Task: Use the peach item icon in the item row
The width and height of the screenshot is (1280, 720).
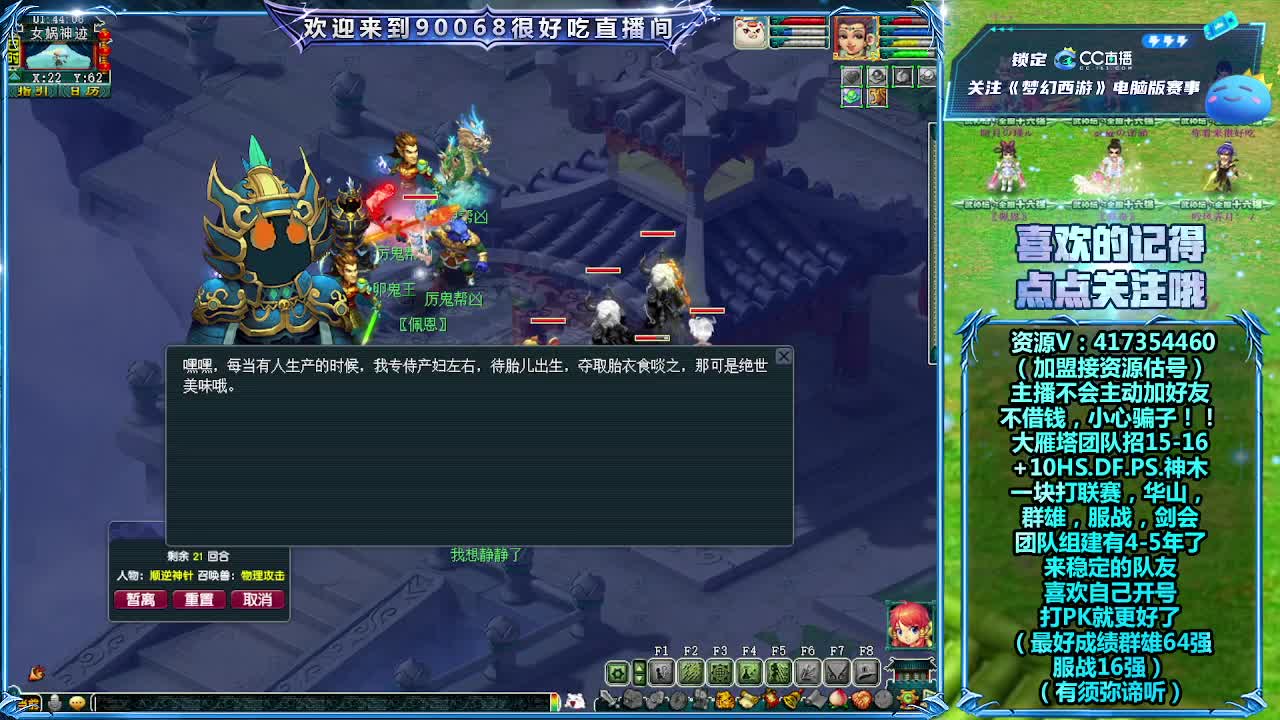Action: [836, 699]
